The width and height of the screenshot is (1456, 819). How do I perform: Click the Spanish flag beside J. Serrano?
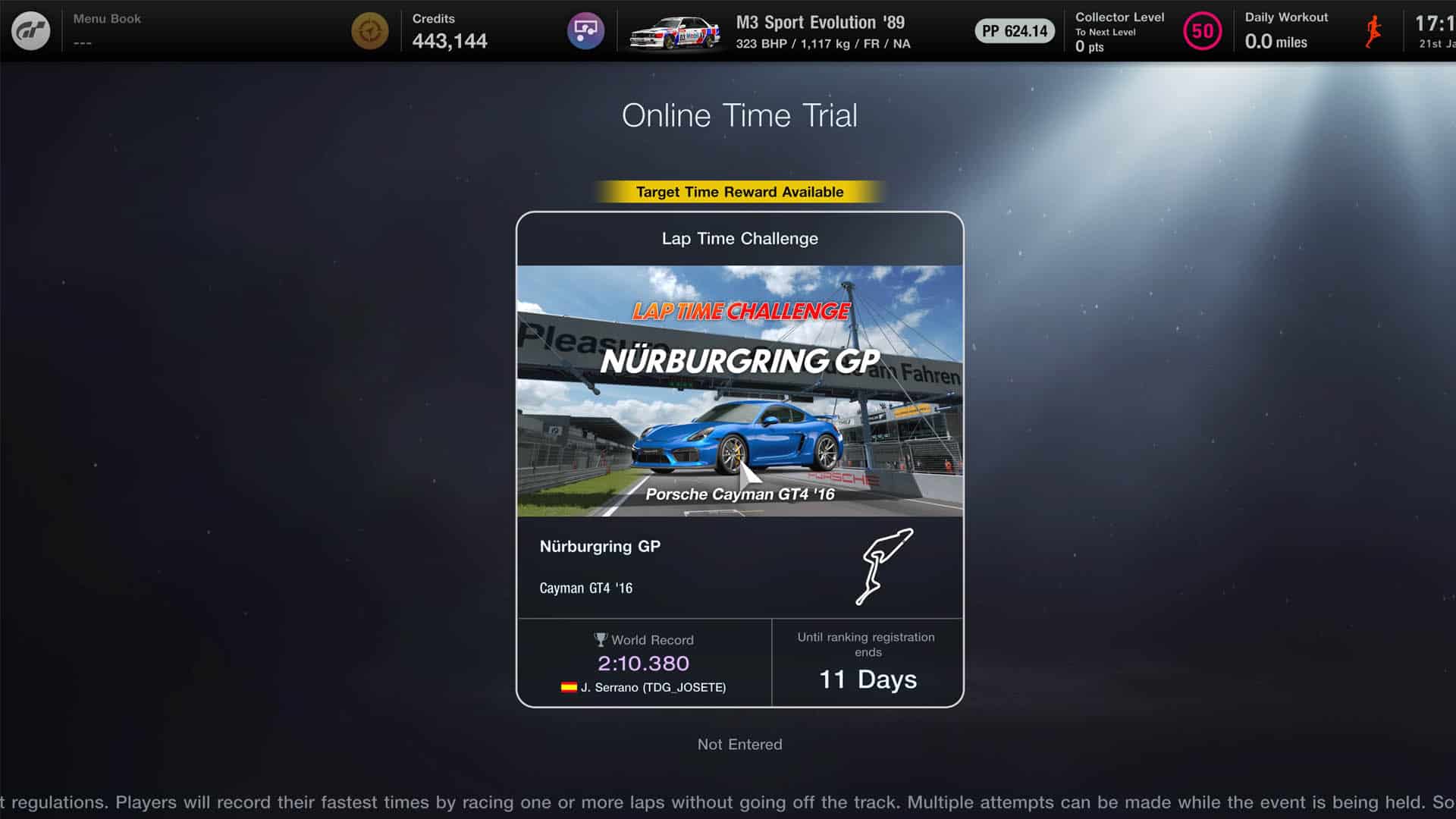(x=570, y=687)
